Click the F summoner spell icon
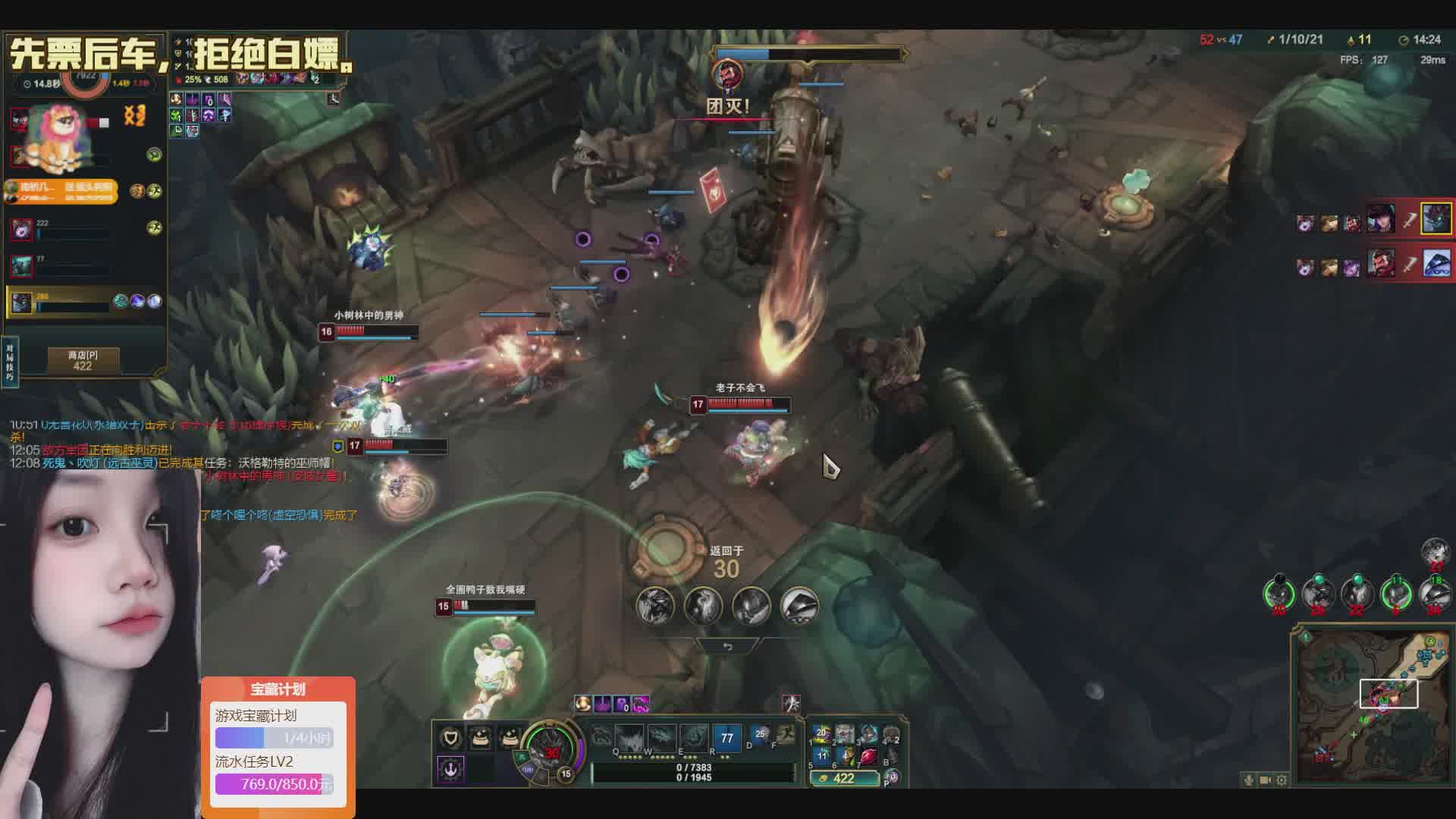Screen dimensions: 1456x819 point(786,735)
